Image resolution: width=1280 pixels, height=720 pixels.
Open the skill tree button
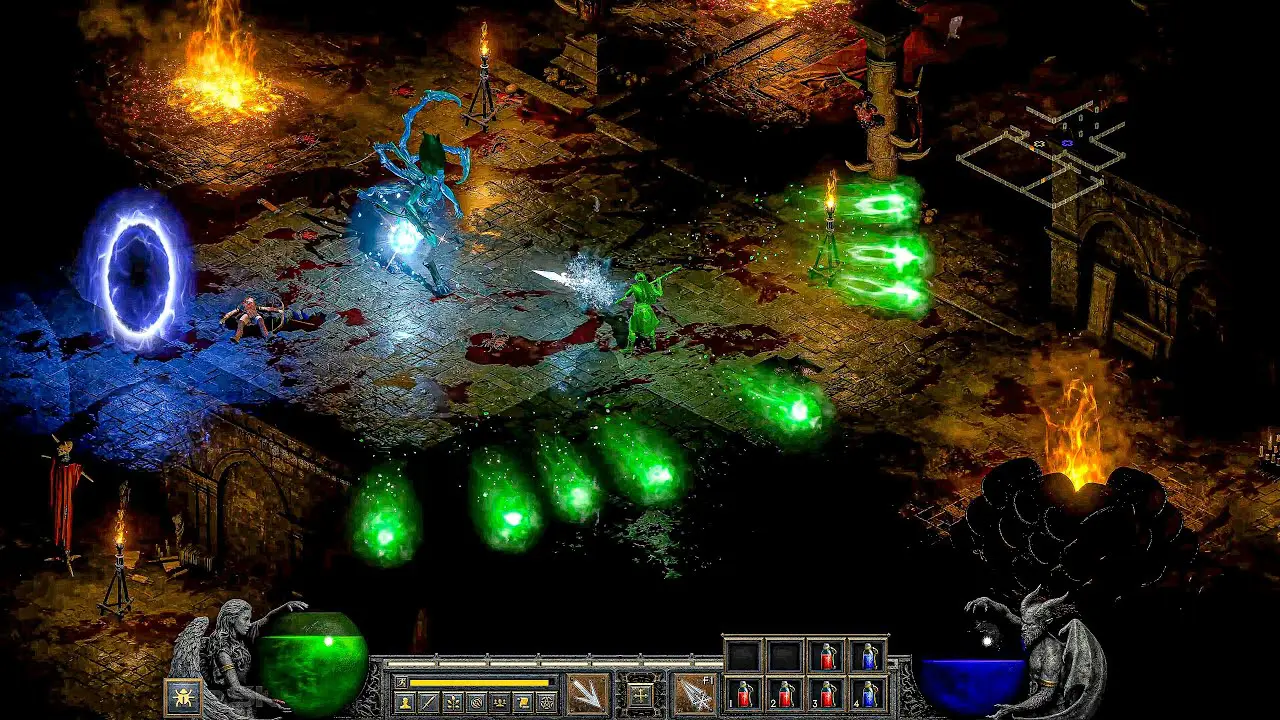453,702
